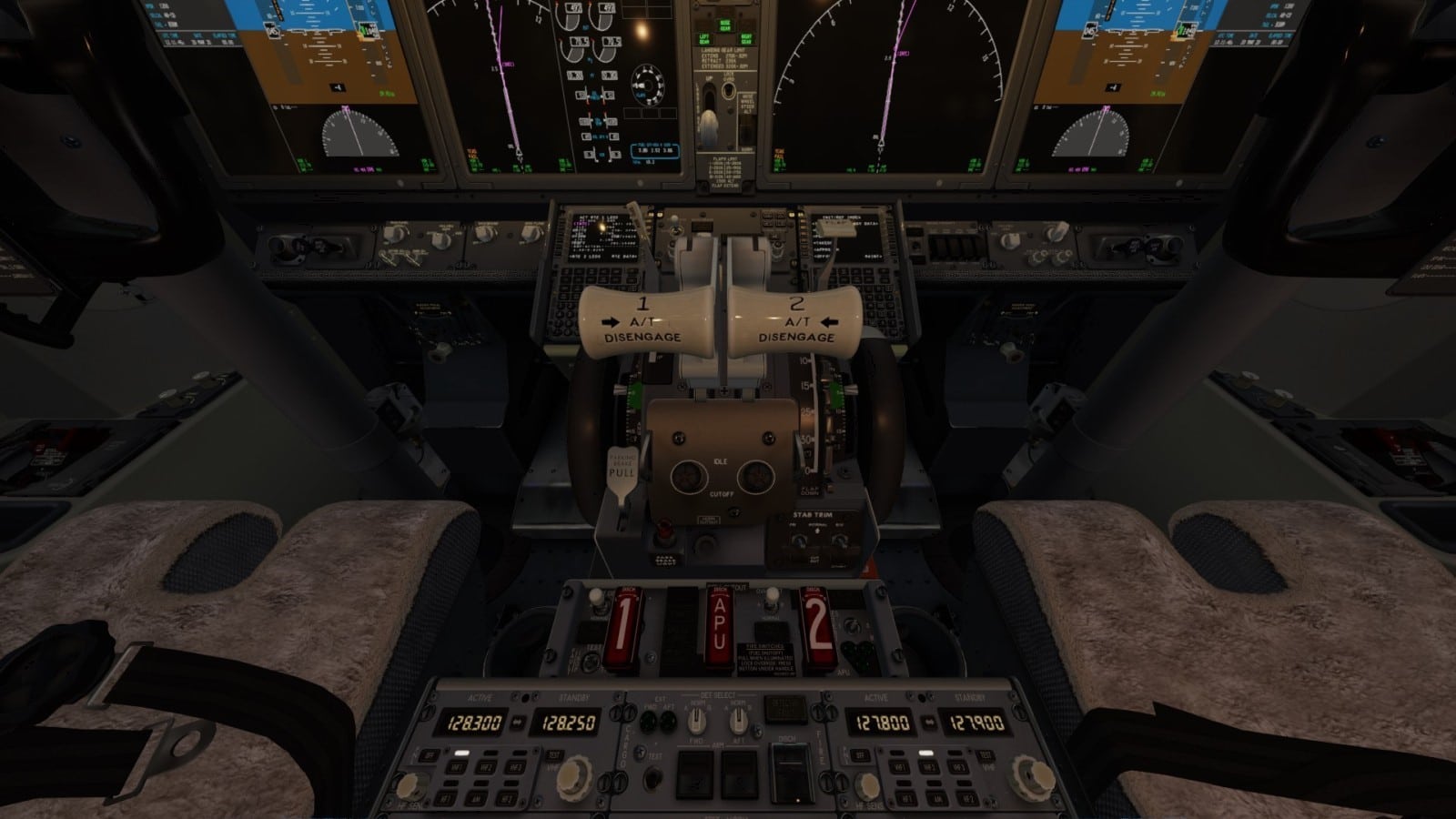Screen dimensions: 1456x819
Task: Open the captain's FMC CDU screen
Action: pyautogui.click(x=602, y=238)
